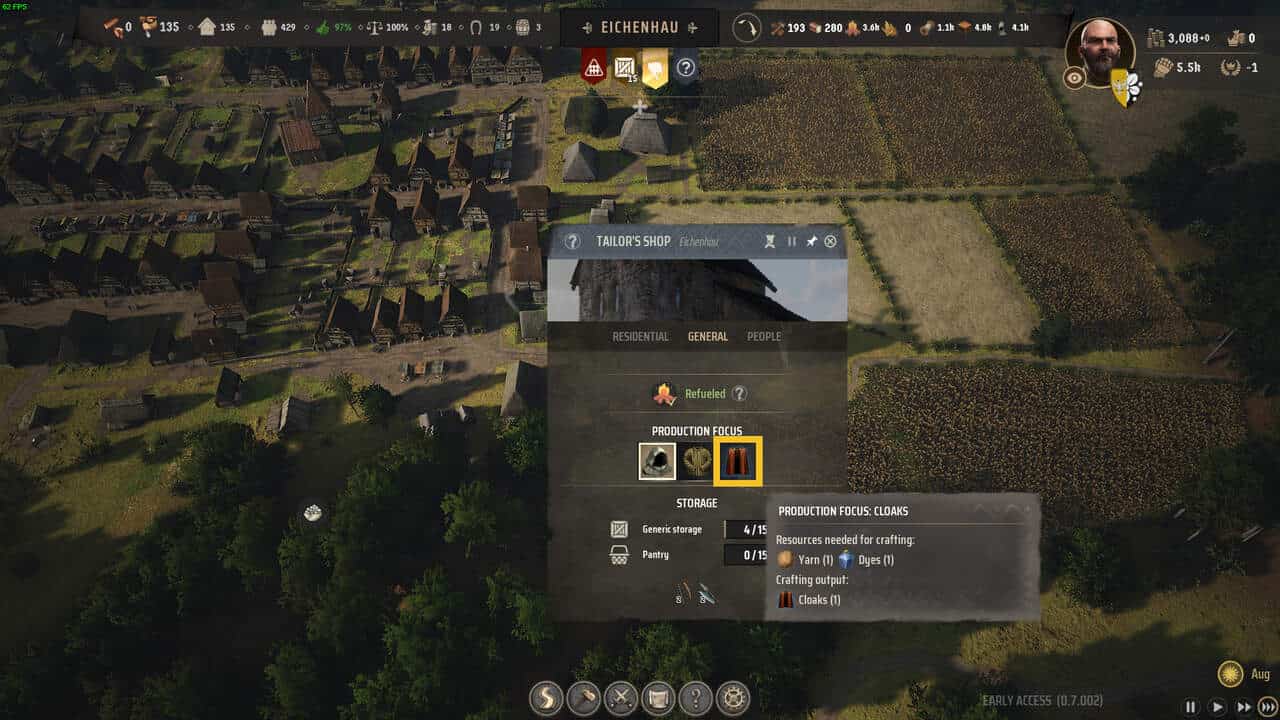
Task: Select the General tab
Action: pyautogui.click(x=707, y=336)
